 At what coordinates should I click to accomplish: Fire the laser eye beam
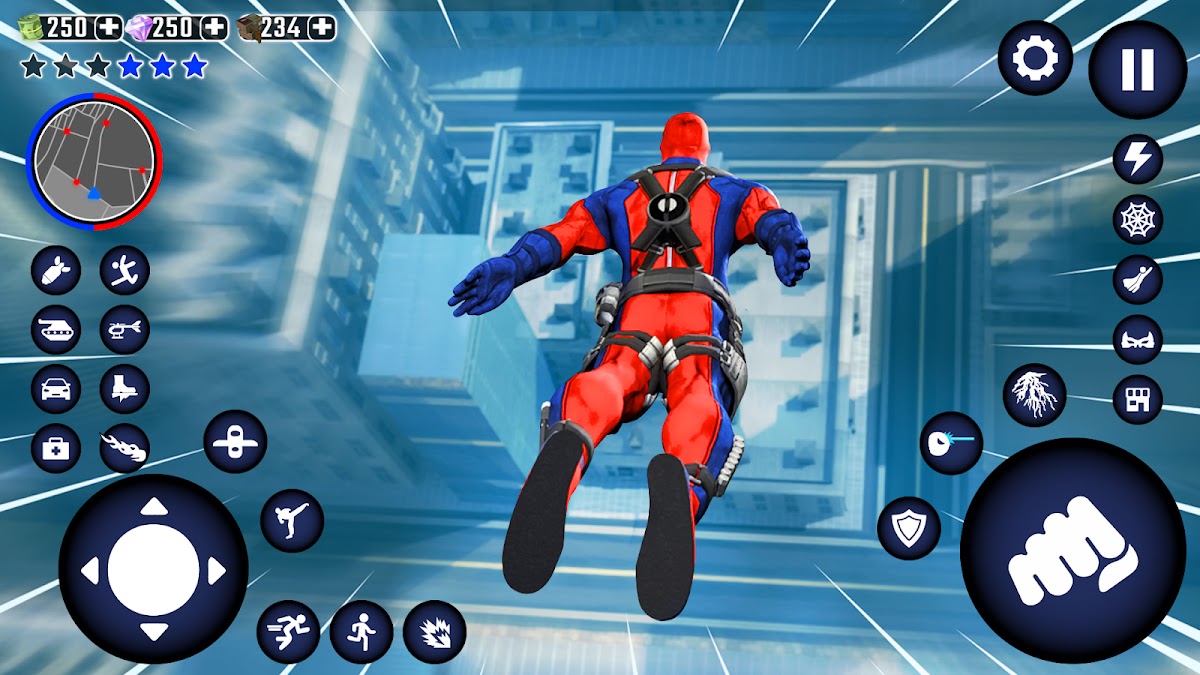click(951, 443)
